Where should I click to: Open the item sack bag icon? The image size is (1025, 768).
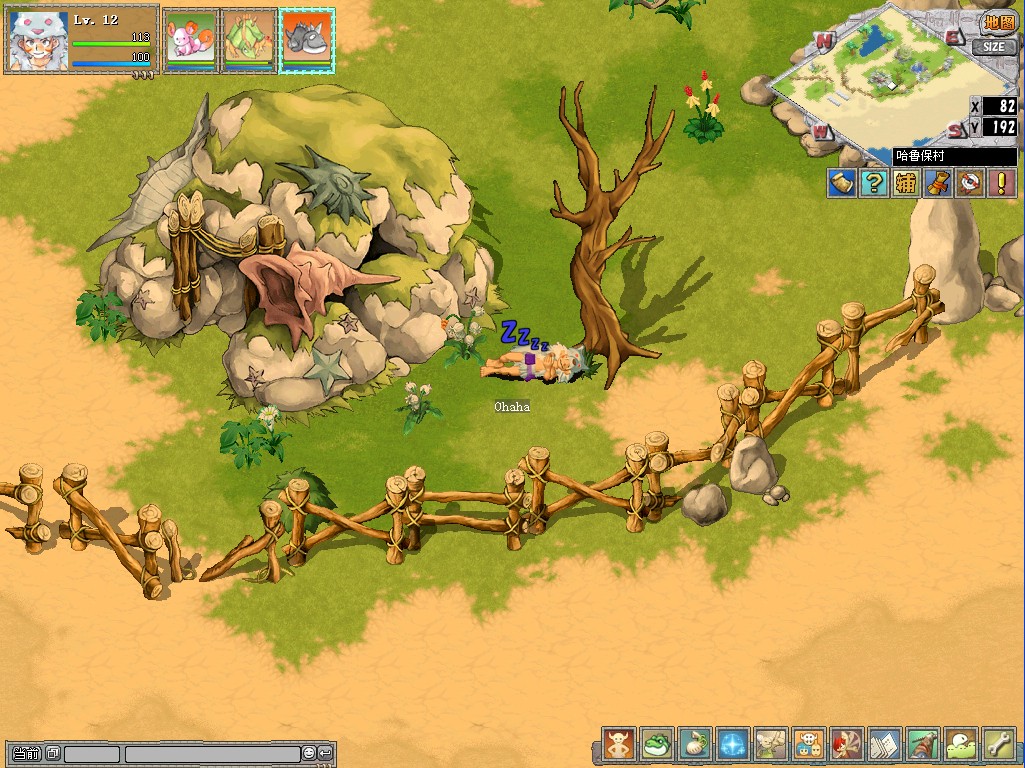pyautogui.click(x=695, y=745)
